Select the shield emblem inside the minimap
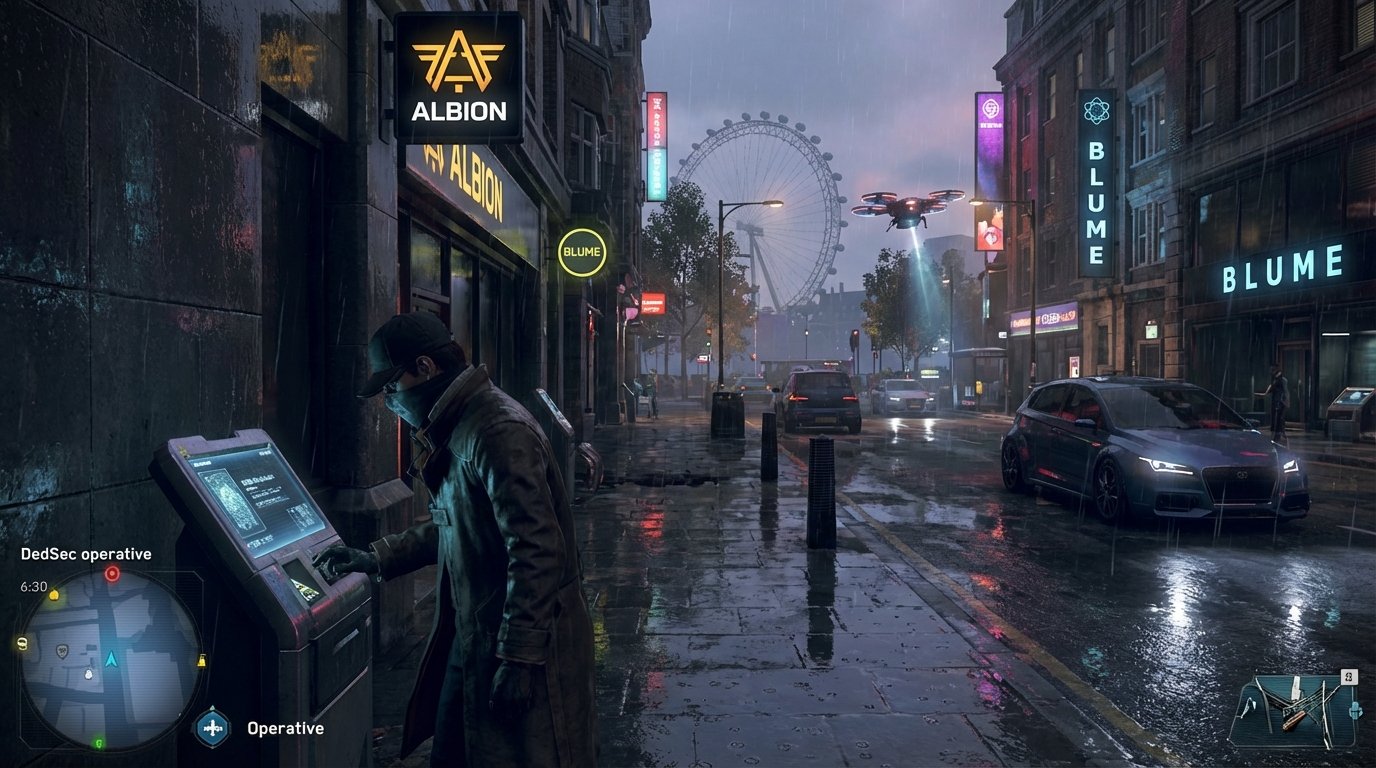 (62, 652)
